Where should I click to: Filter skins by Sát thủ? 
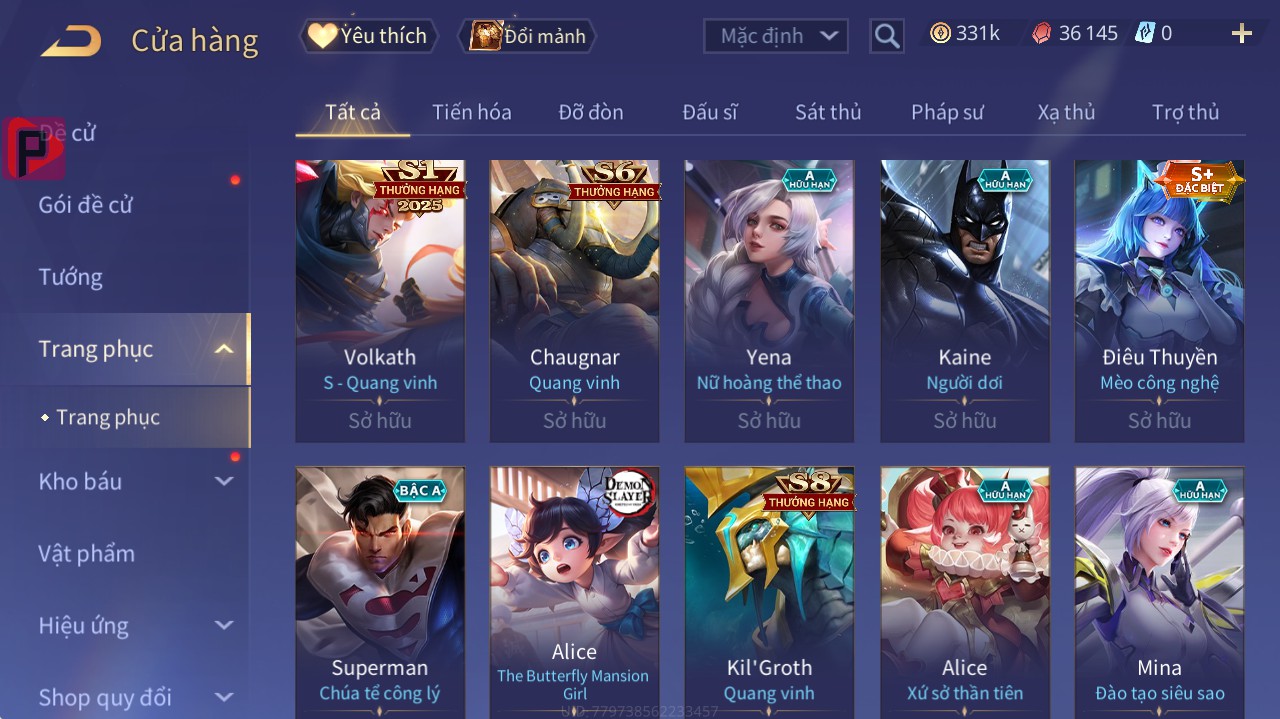827,112
